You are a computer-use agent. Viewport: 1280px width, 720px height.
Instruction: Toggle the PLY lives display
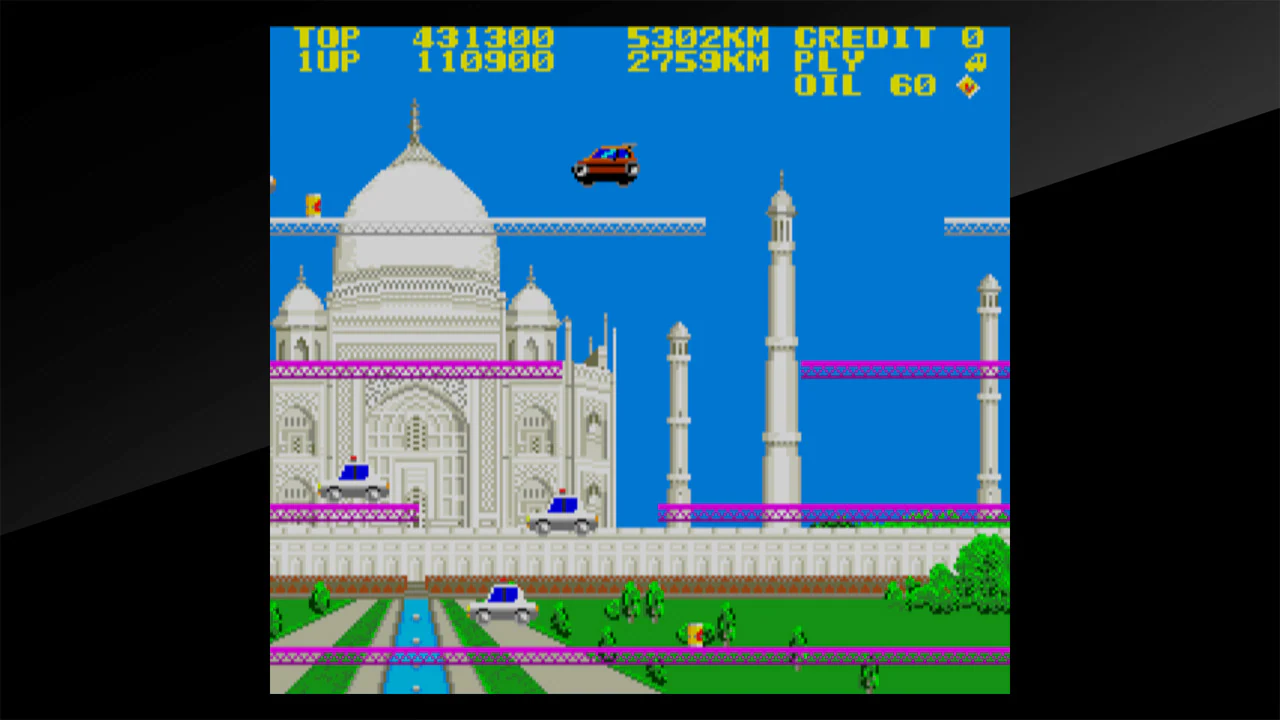click(x=829, y=62)
